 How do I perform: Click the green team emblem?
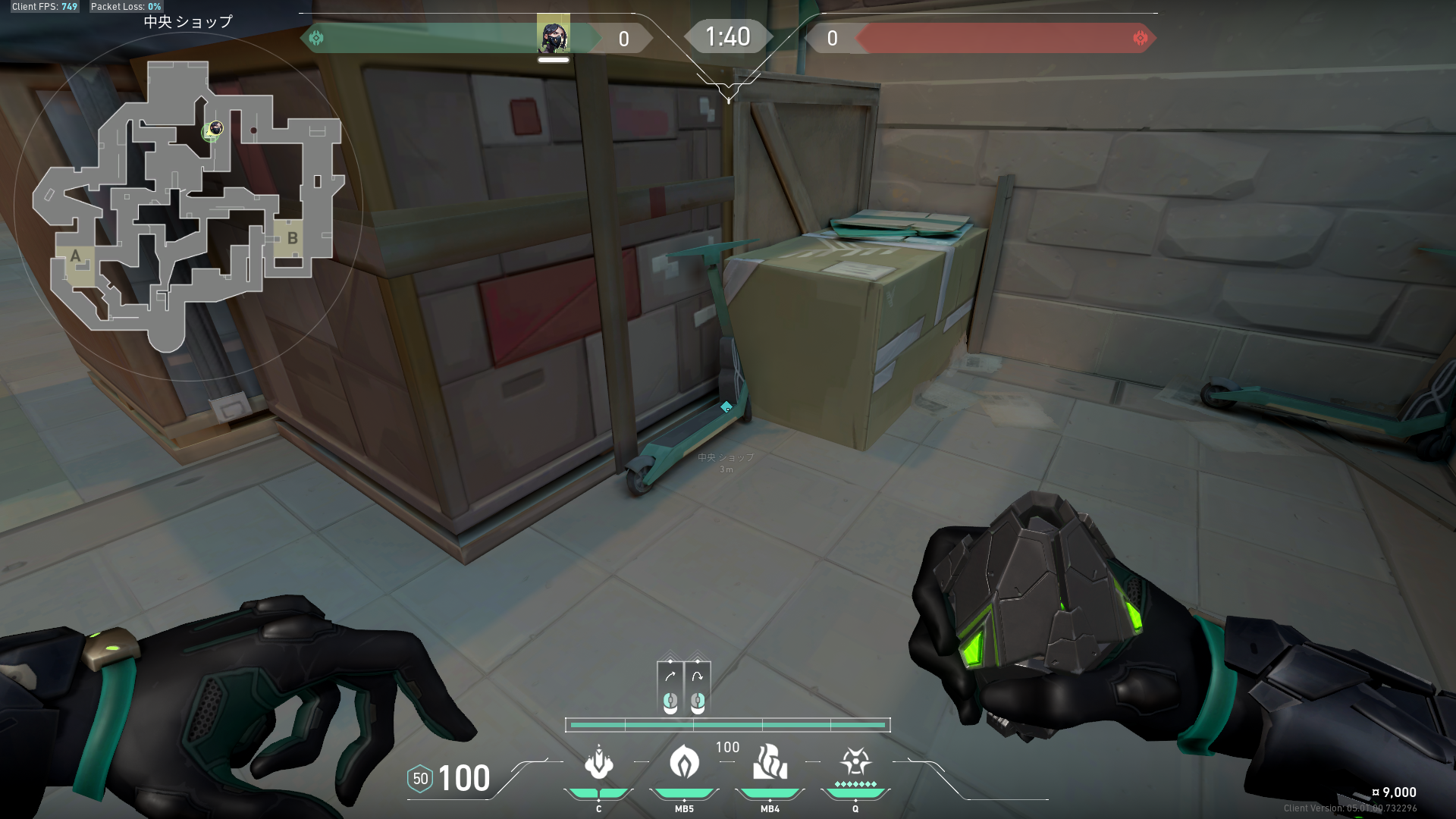316,38
